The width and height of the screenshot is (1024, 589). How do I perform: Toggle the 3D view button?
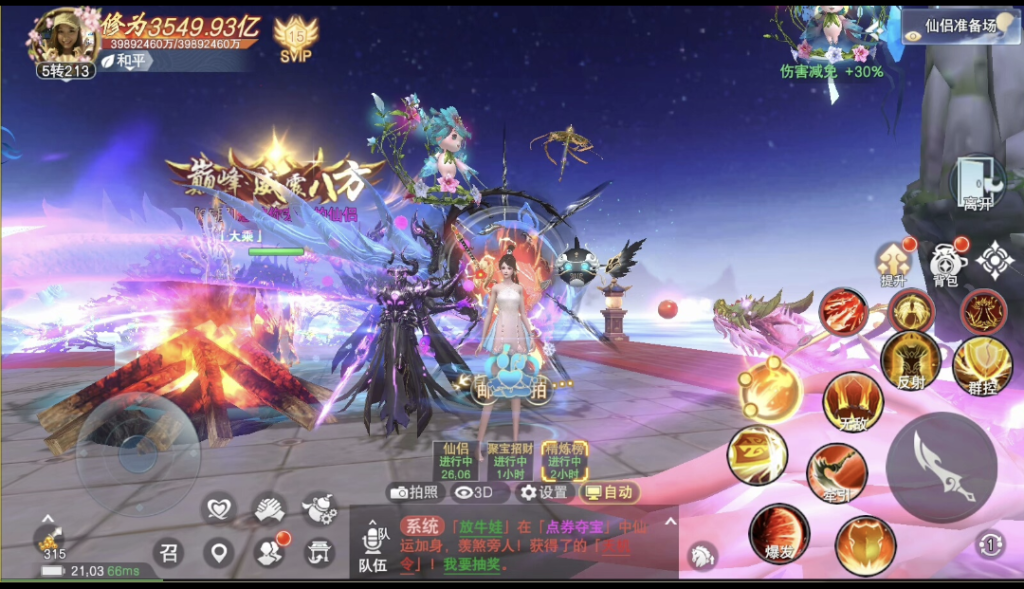pos(474,492)
